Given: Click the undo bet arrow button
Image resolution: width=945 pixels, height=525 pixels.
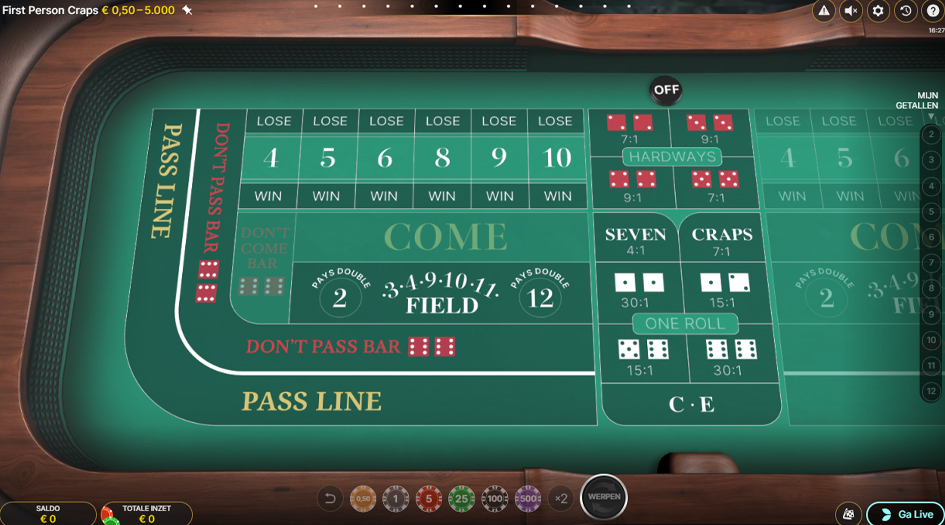Looking at the screenshot, I should coord(330,498).
